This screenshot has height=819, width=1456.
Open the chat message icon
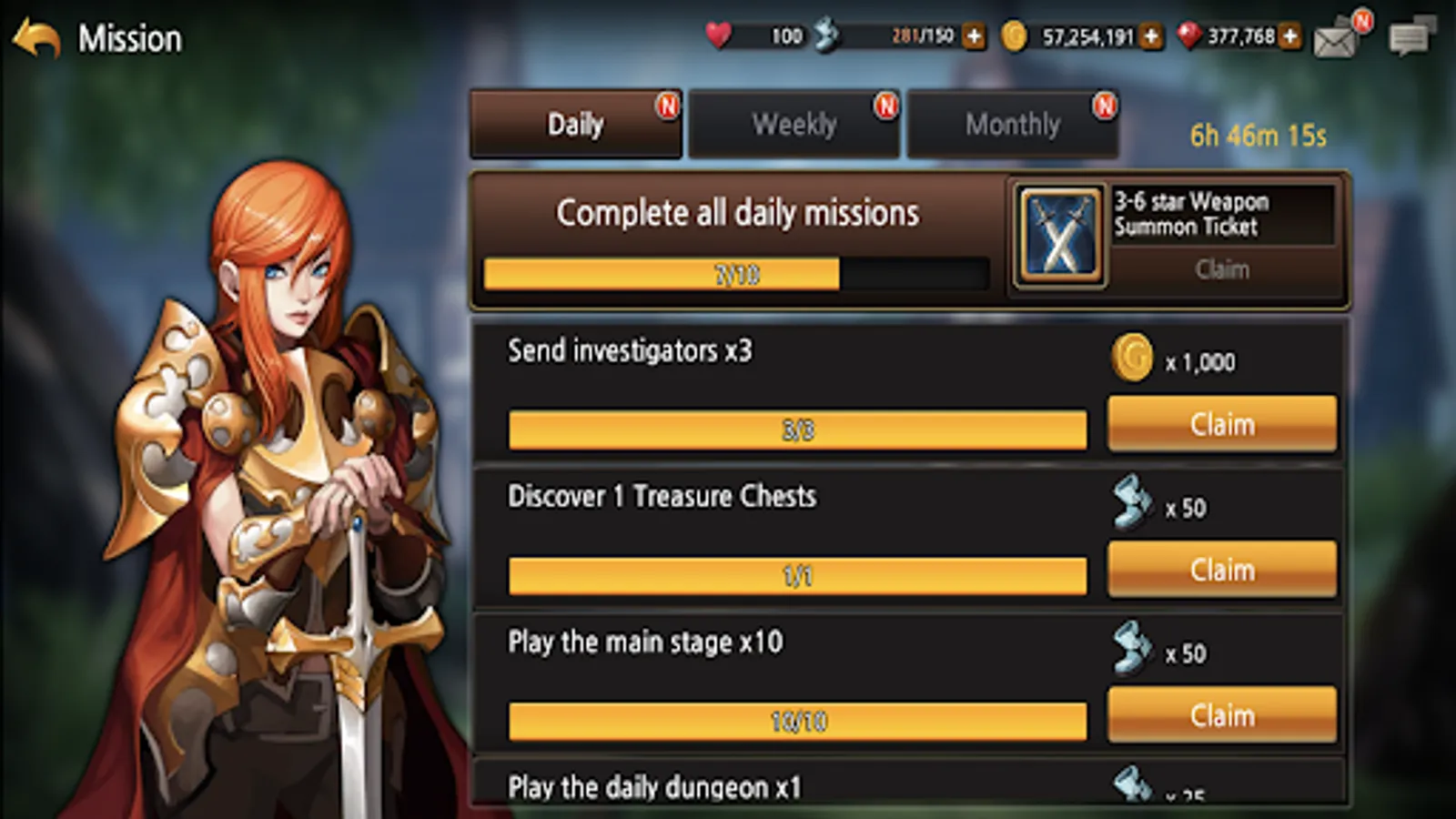pyautogui.click(x=1410, y=38)
